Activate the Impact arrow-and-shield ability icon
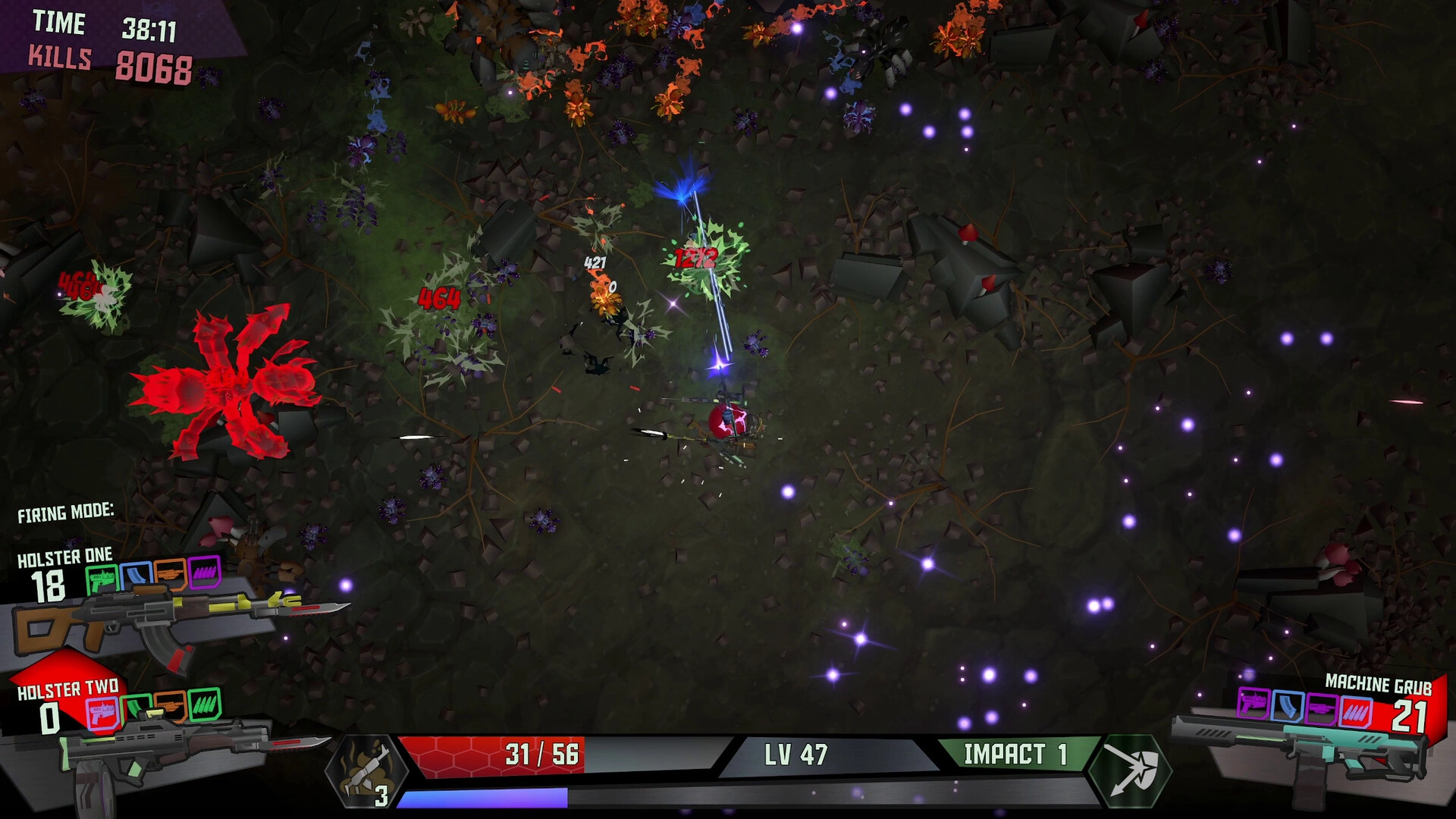Image resolution: width=1456 pixels, height=819 pixels. tap(1130, 770)
